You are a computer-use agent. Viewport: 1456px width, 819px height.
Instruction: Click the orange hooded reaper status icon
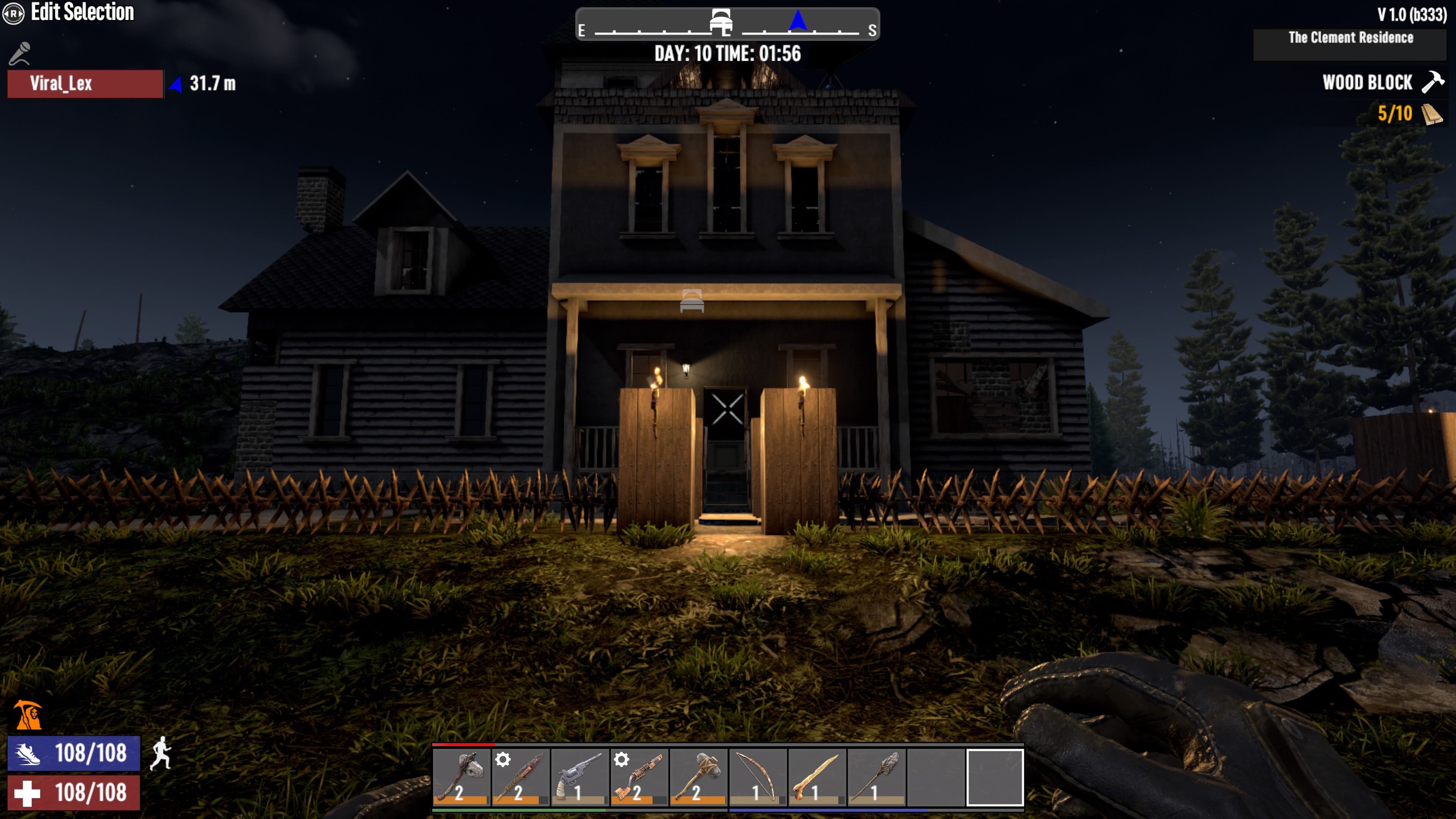click(x=28, y=715)
